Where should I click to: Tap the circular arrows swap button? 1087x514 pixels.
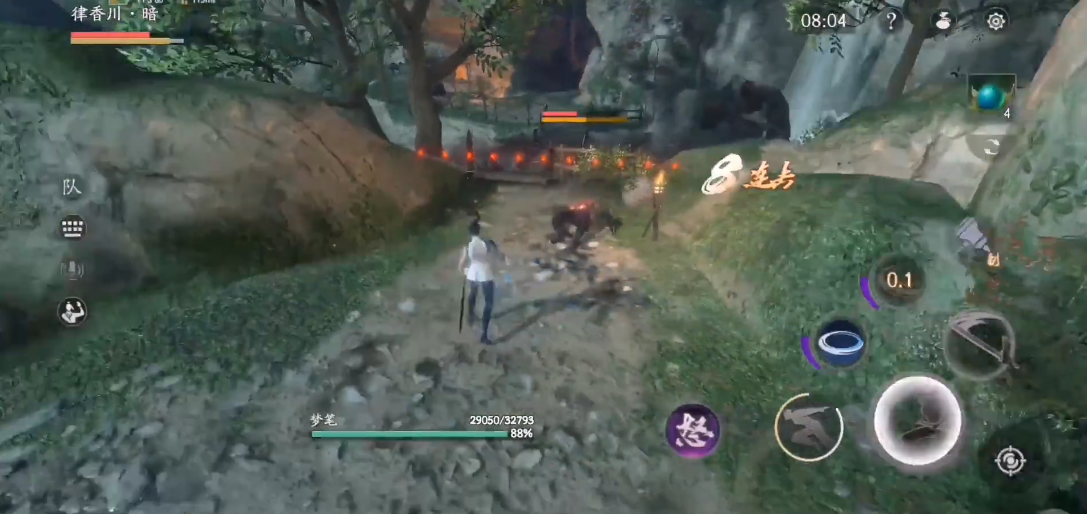pyautogui.click(x=991, y=146)
